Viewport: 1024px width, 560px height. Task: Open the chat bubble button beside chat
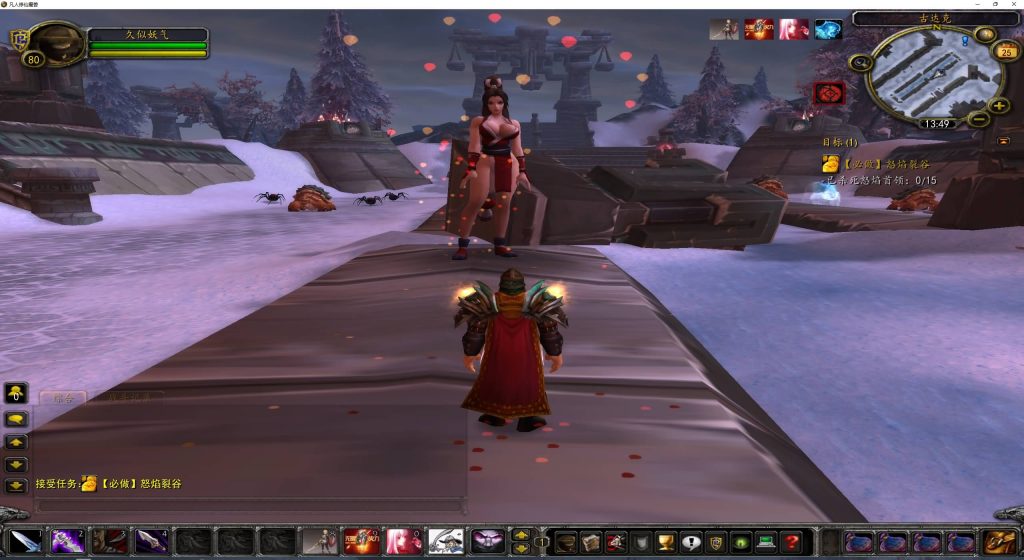(x=16, y=418)
